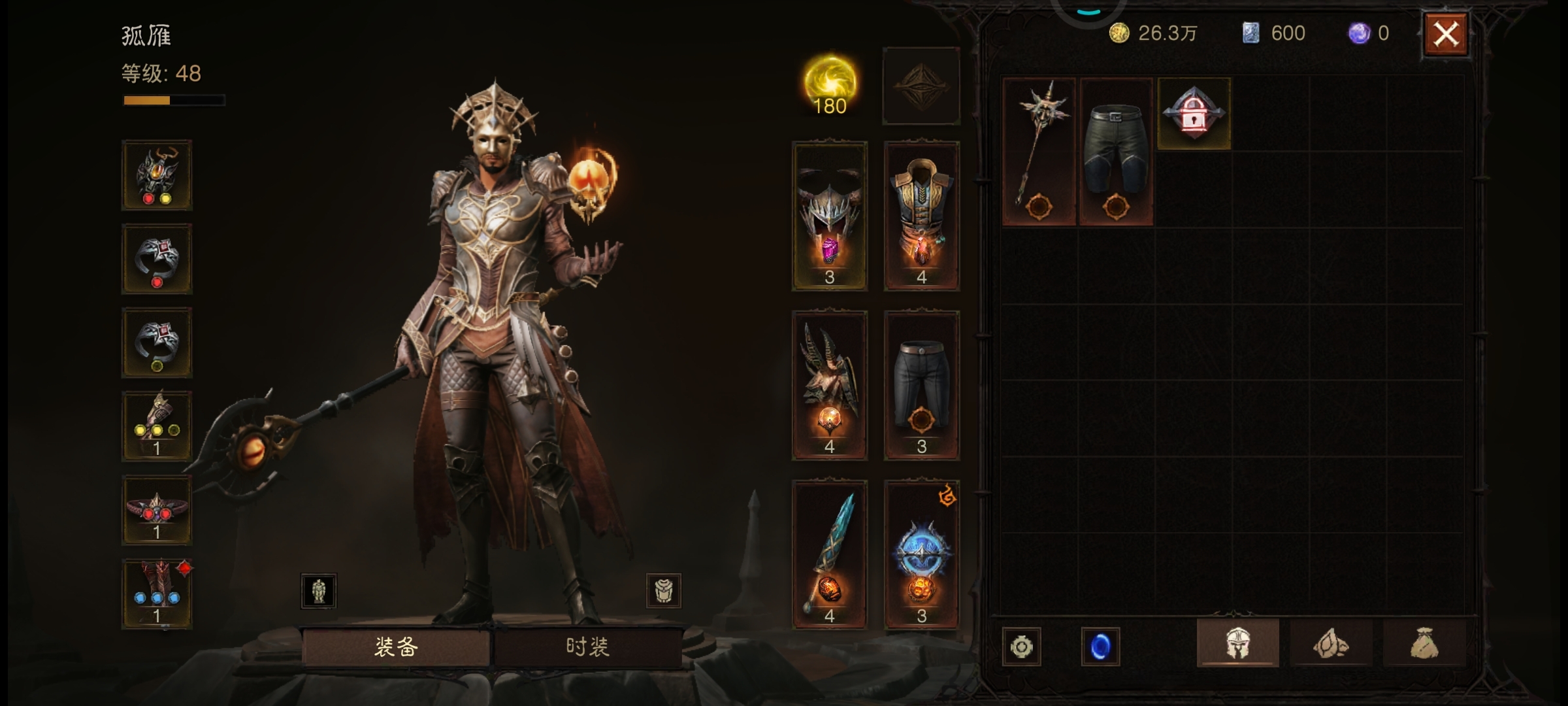Close the inventory screen
The width and height of the screenshot is (1568, 706).
pos(1445,34)
